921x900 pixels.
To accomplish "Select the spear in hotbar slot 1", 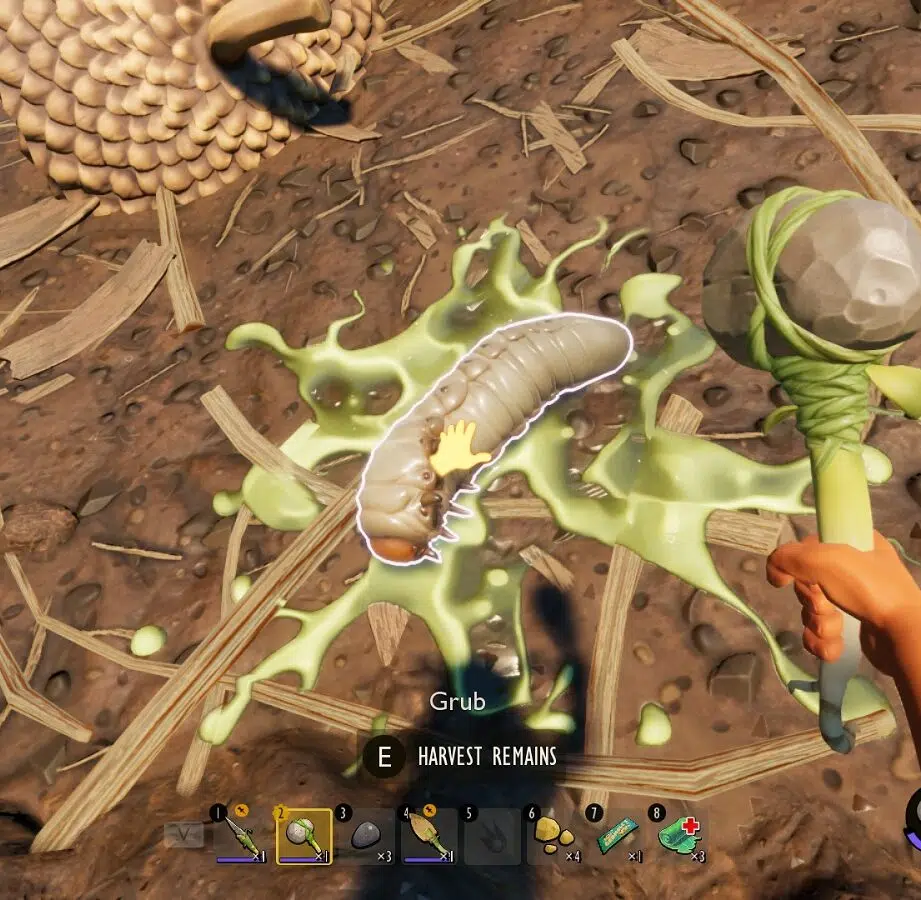I will pos(241,836).
